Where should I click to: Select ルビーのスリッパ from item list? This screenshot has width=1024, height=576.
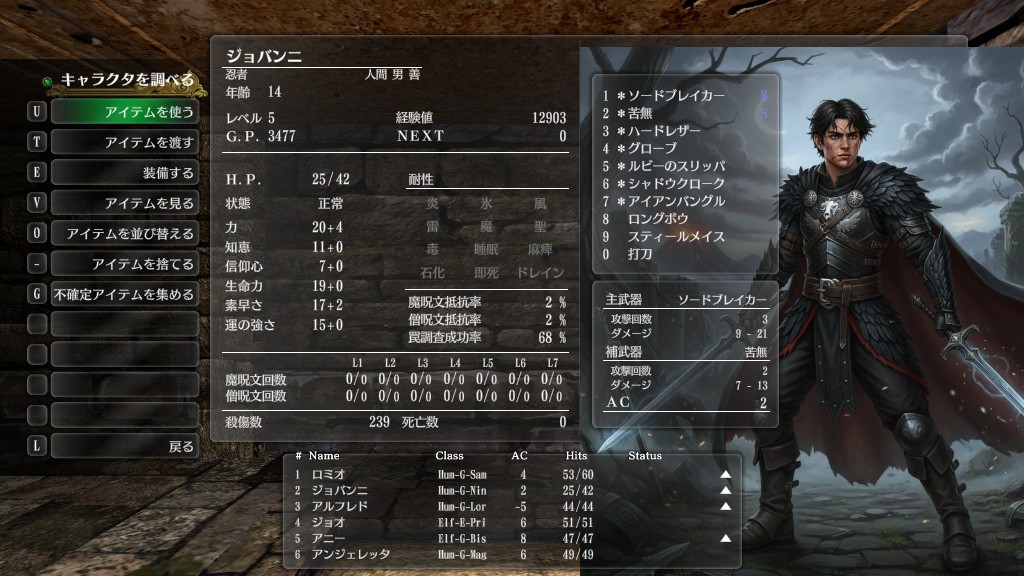pyautogui.click(x=676, y=166)
